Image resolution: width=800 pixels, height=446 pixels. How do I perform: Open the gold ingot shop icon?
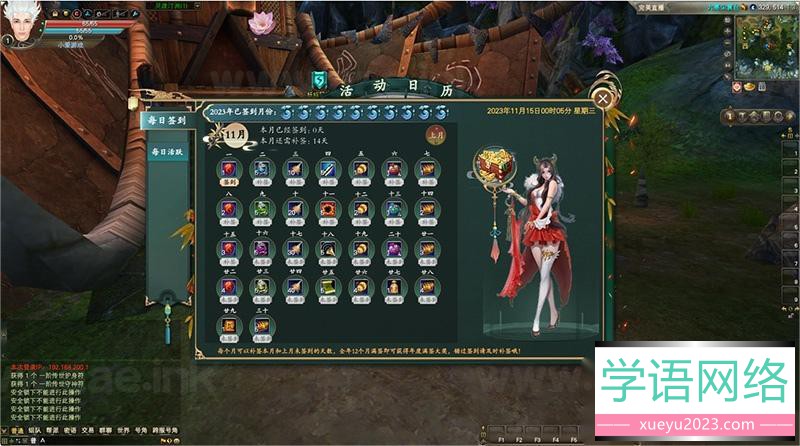tap(749, 87)
